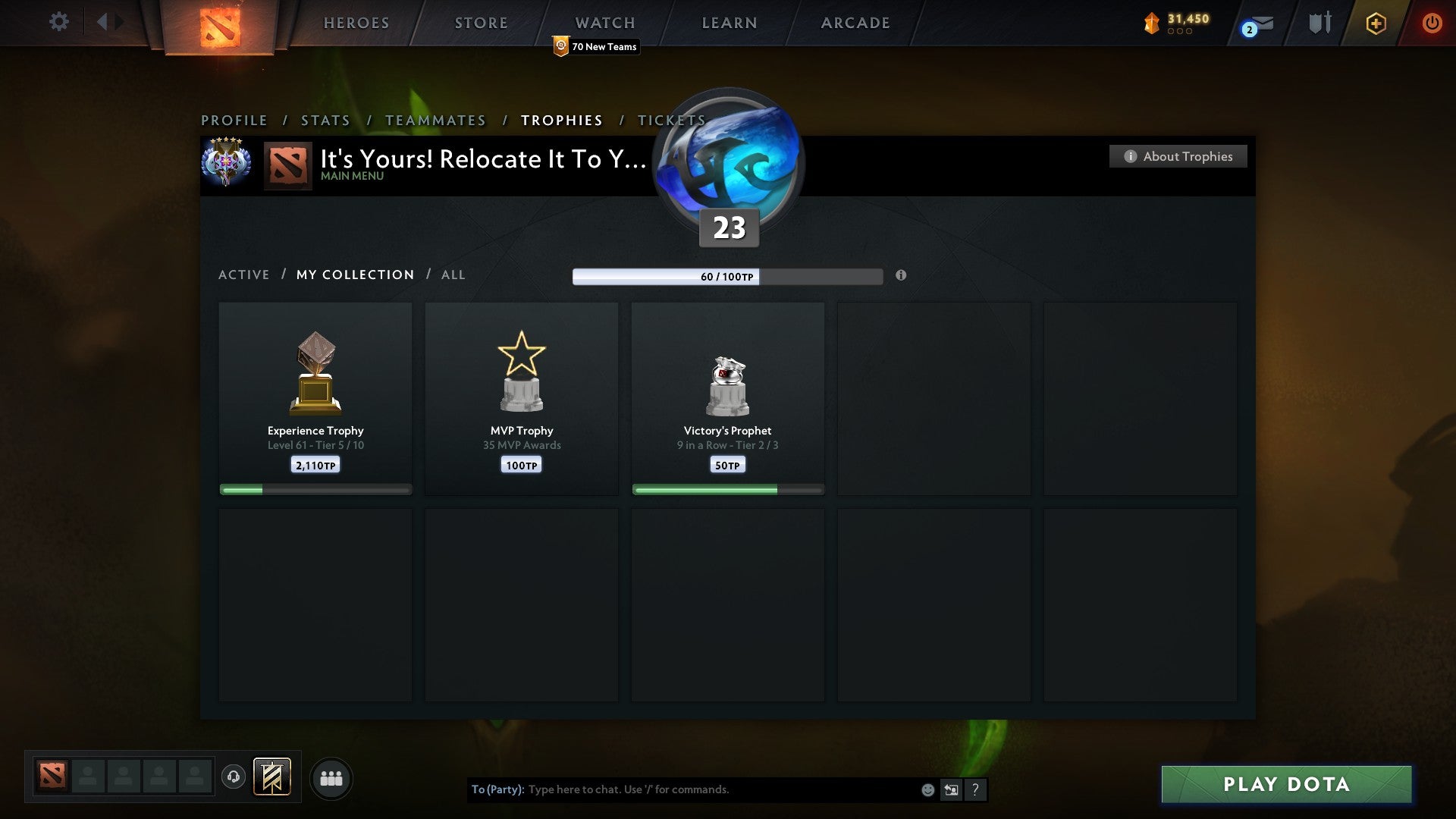1456x819 pixels.
Task: Open the guild banner icon
Action: [271, 778]
